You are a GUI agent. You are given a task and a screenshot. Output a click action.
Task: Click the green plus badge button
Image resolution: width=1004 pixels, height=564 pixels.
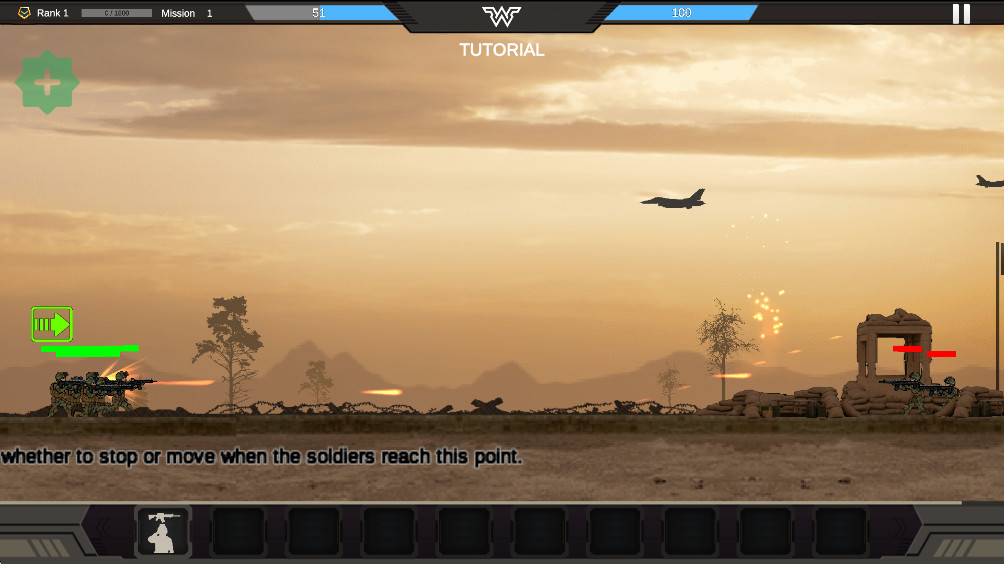(47, 83)
